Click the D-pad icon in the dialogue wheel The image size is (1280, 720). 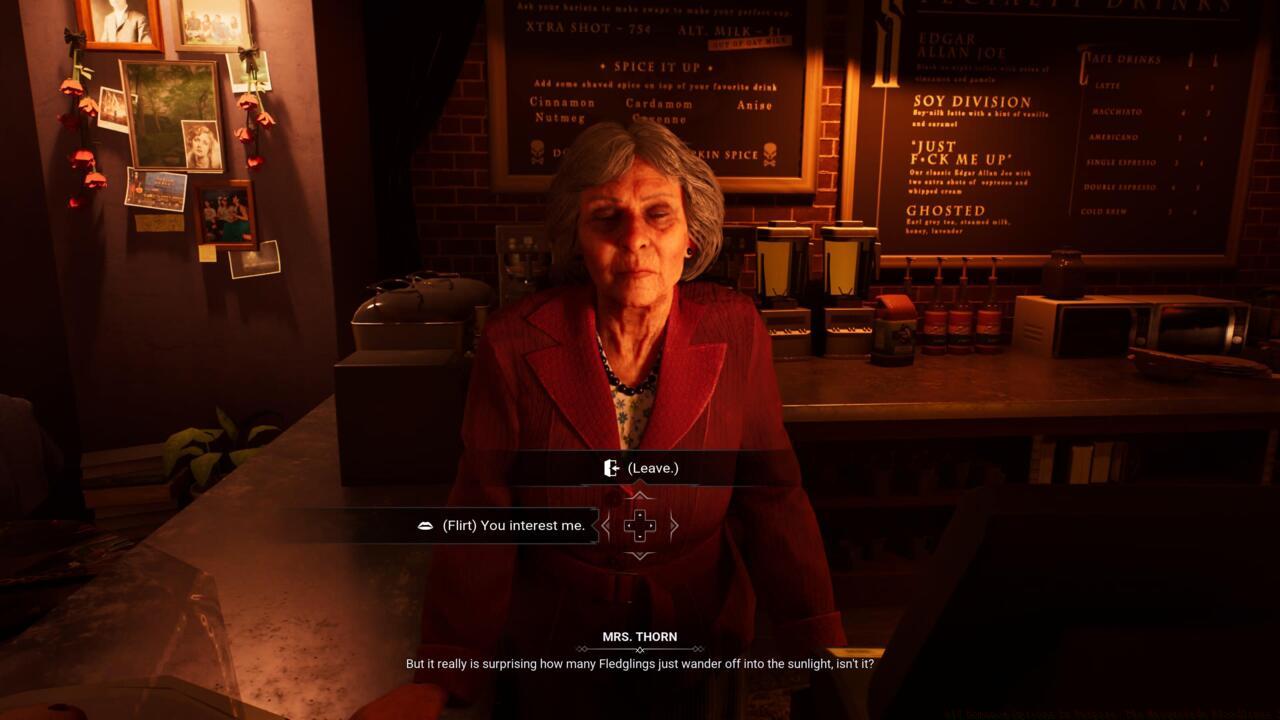click(638, 525)
